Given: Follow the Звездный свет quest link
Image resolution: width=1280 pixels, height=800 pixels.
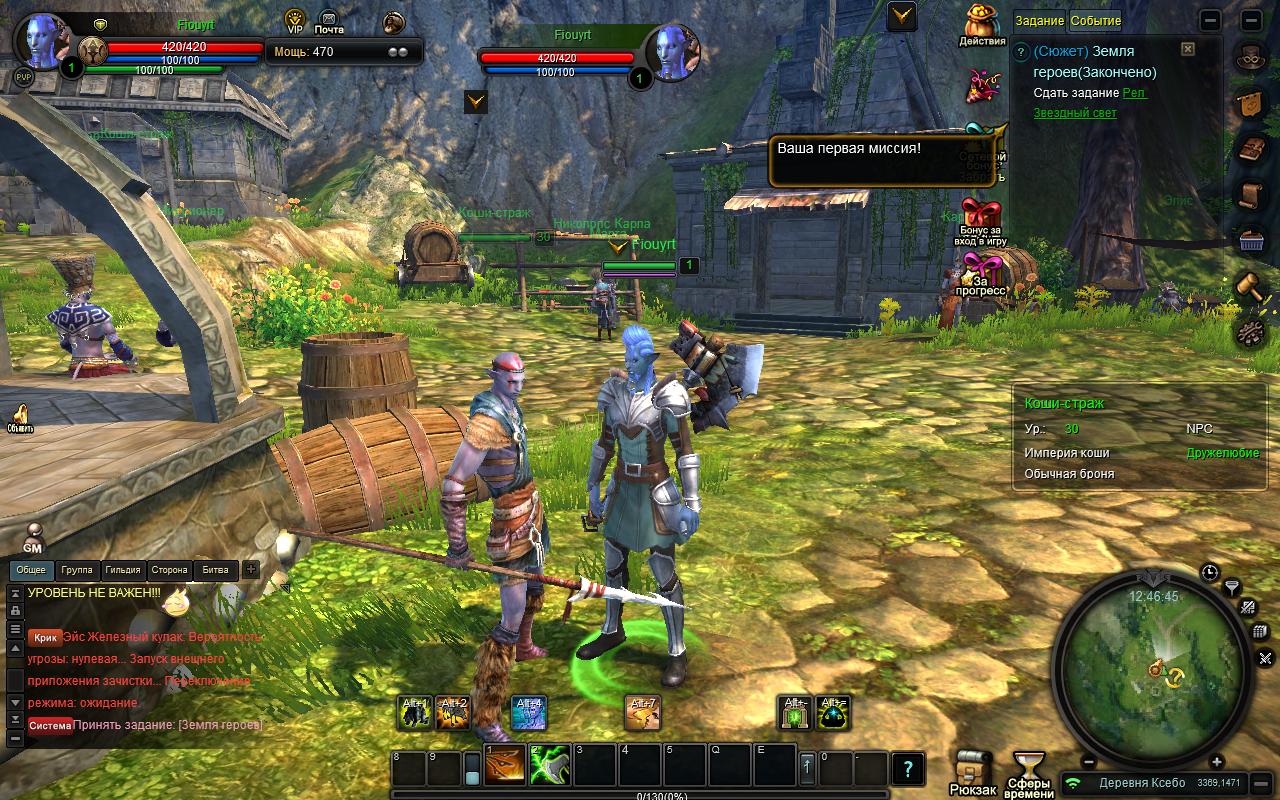Looking at the screenshot, I should [1075, 113].
